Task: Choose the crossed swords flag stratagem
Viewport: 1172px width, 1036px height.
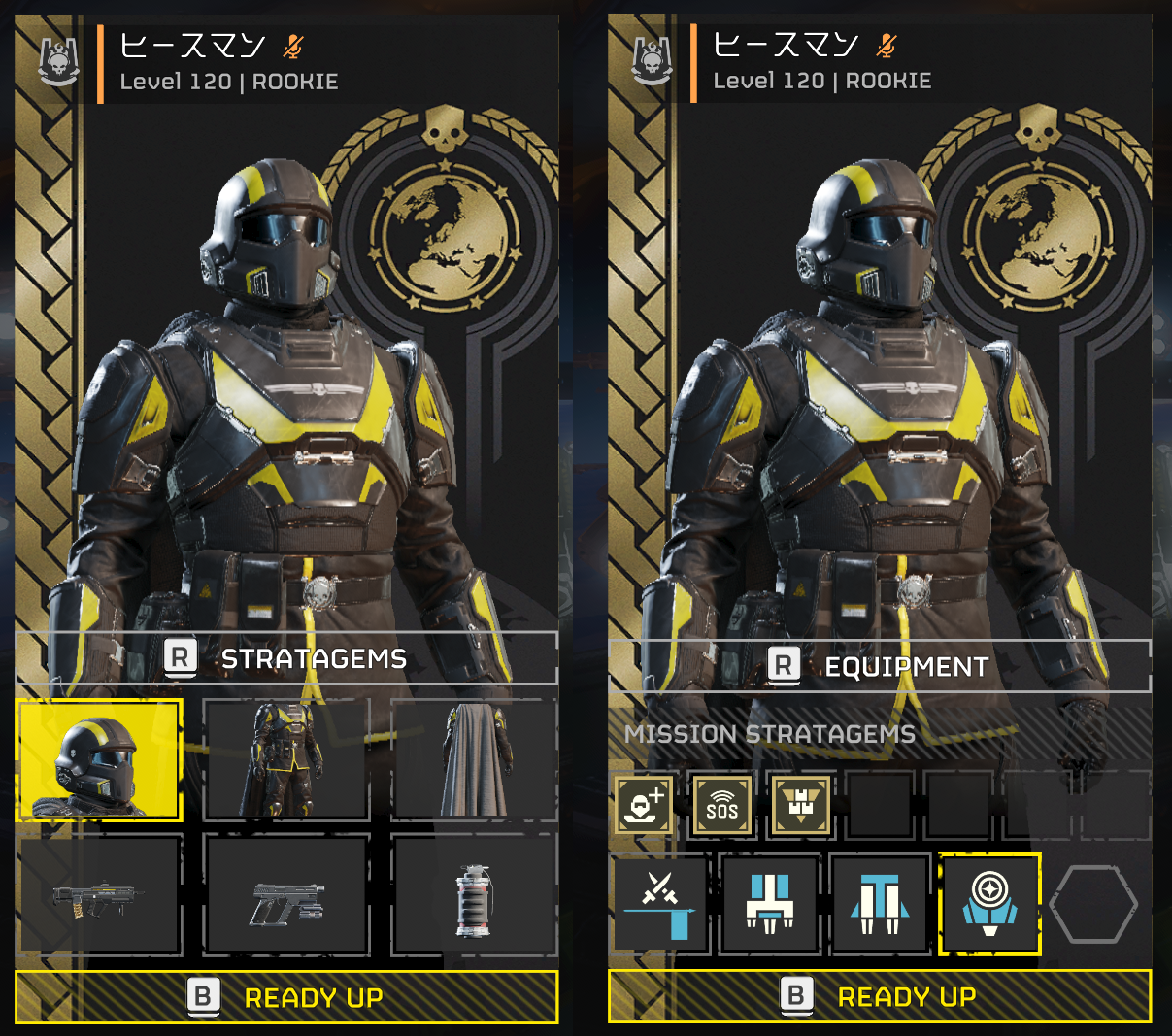Action: click(660, 904)
